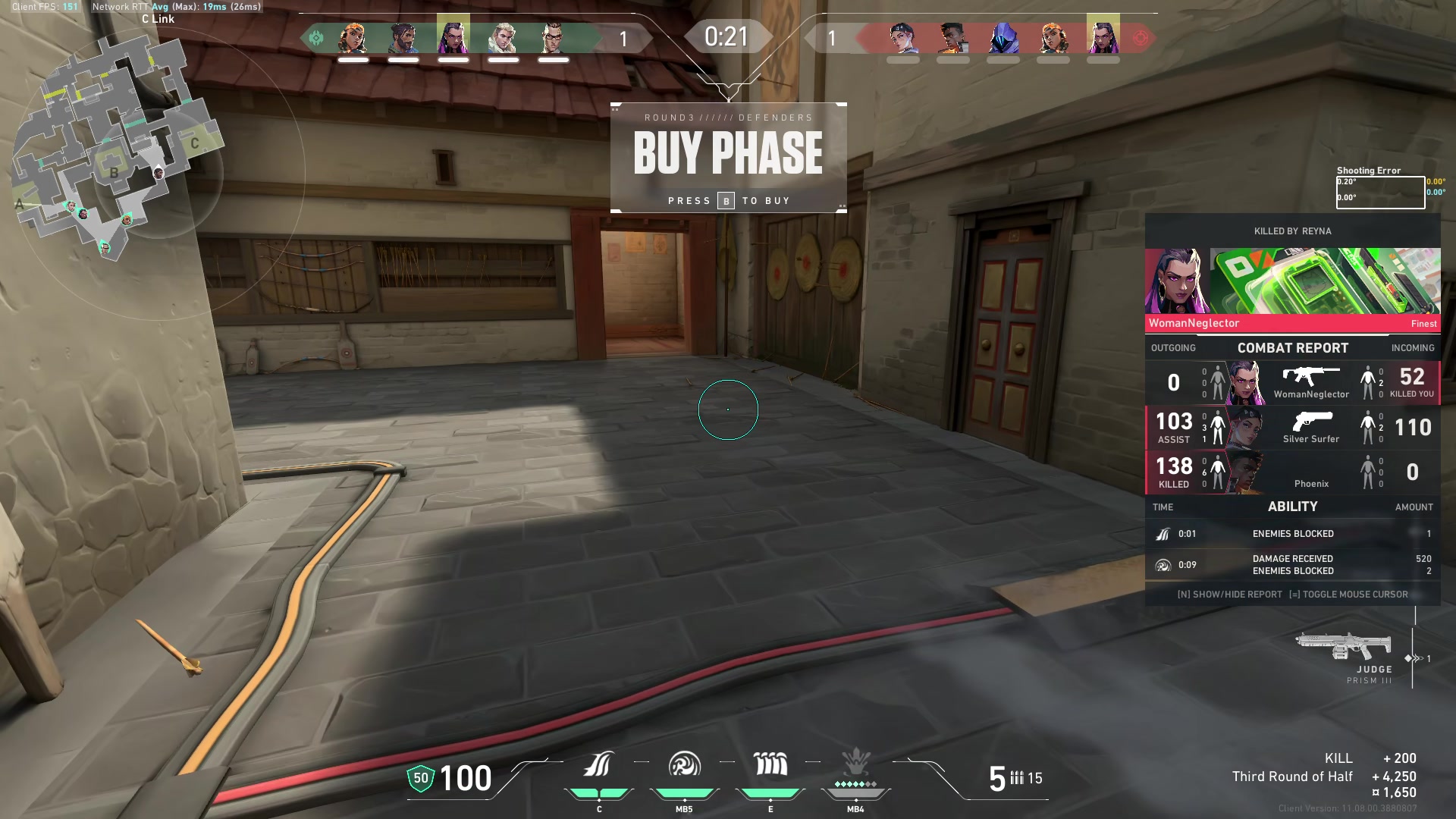The width and height of the screenshot is (1456, 819).
Task: Choose ally Harbor's portrait in the top bar
Action: 403,37
